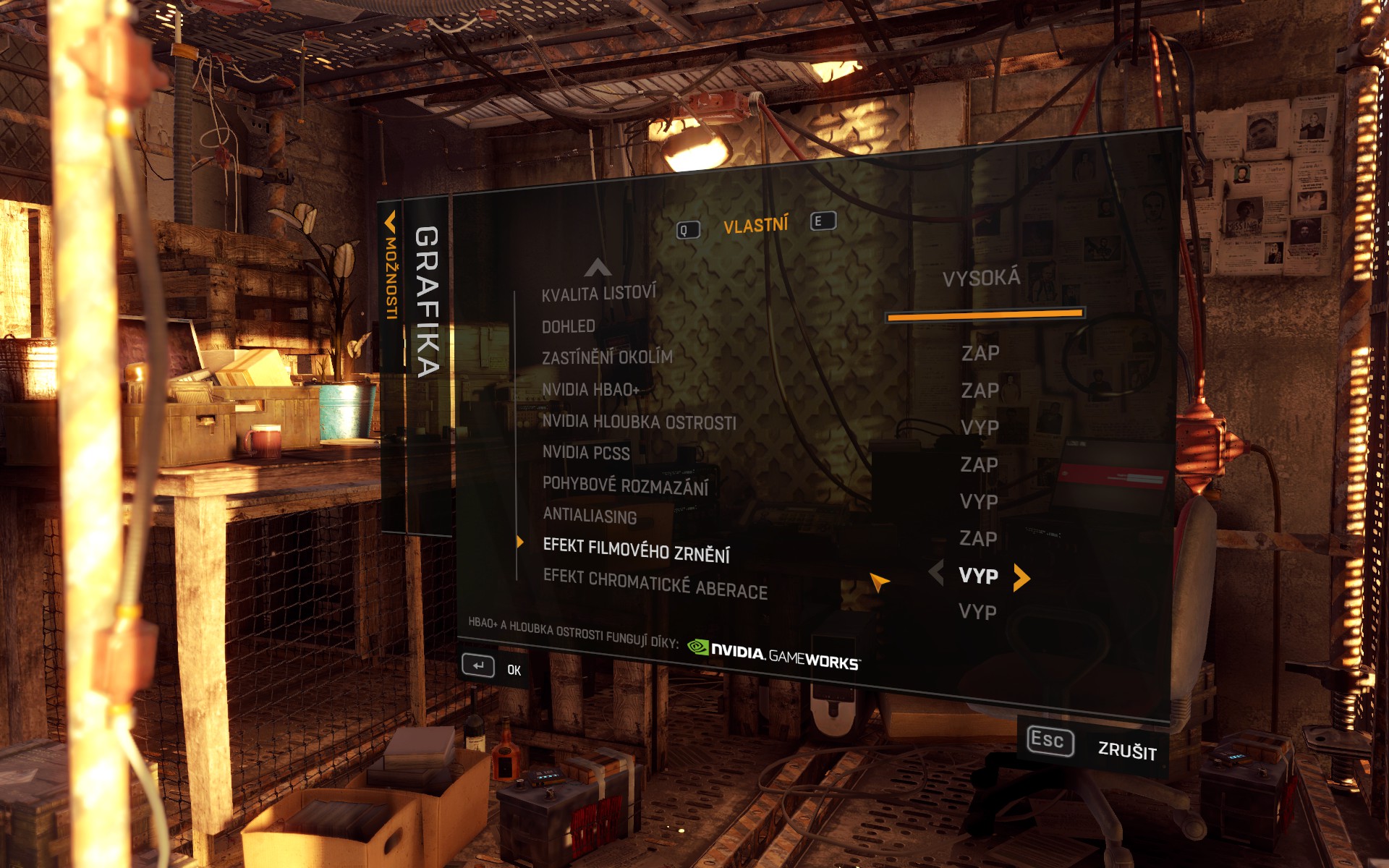Select Efekt chromatické aberace setting
The height and width of the screenshot is (868, 1389).
[655, 584]
